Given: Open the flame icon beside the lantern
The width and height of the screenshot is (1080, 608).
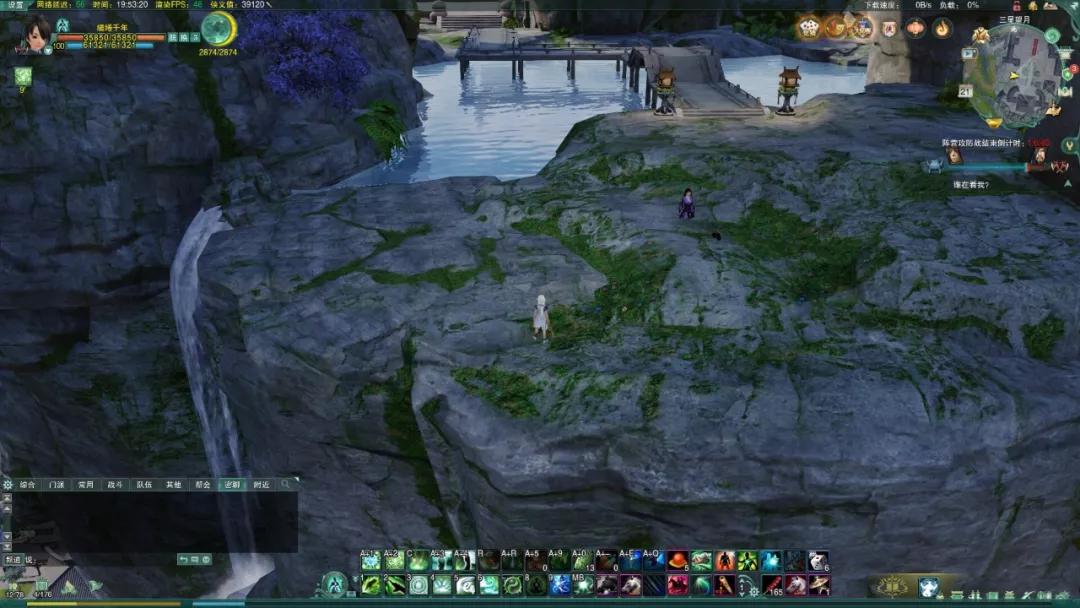Looking at the screenshot, I should coord(942,28).
